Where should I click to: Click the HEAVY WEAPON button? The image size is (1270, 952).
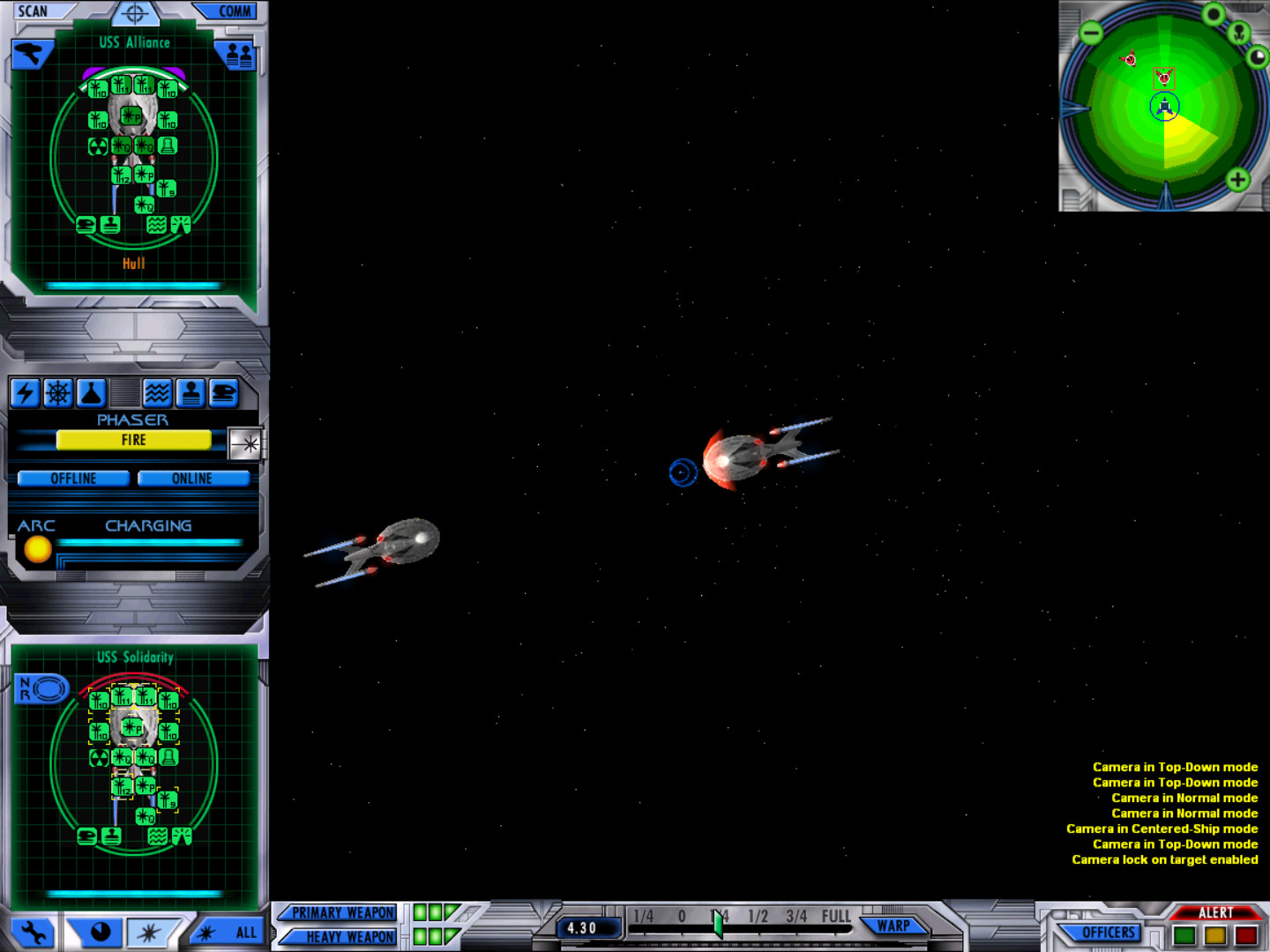click(347, 936)
